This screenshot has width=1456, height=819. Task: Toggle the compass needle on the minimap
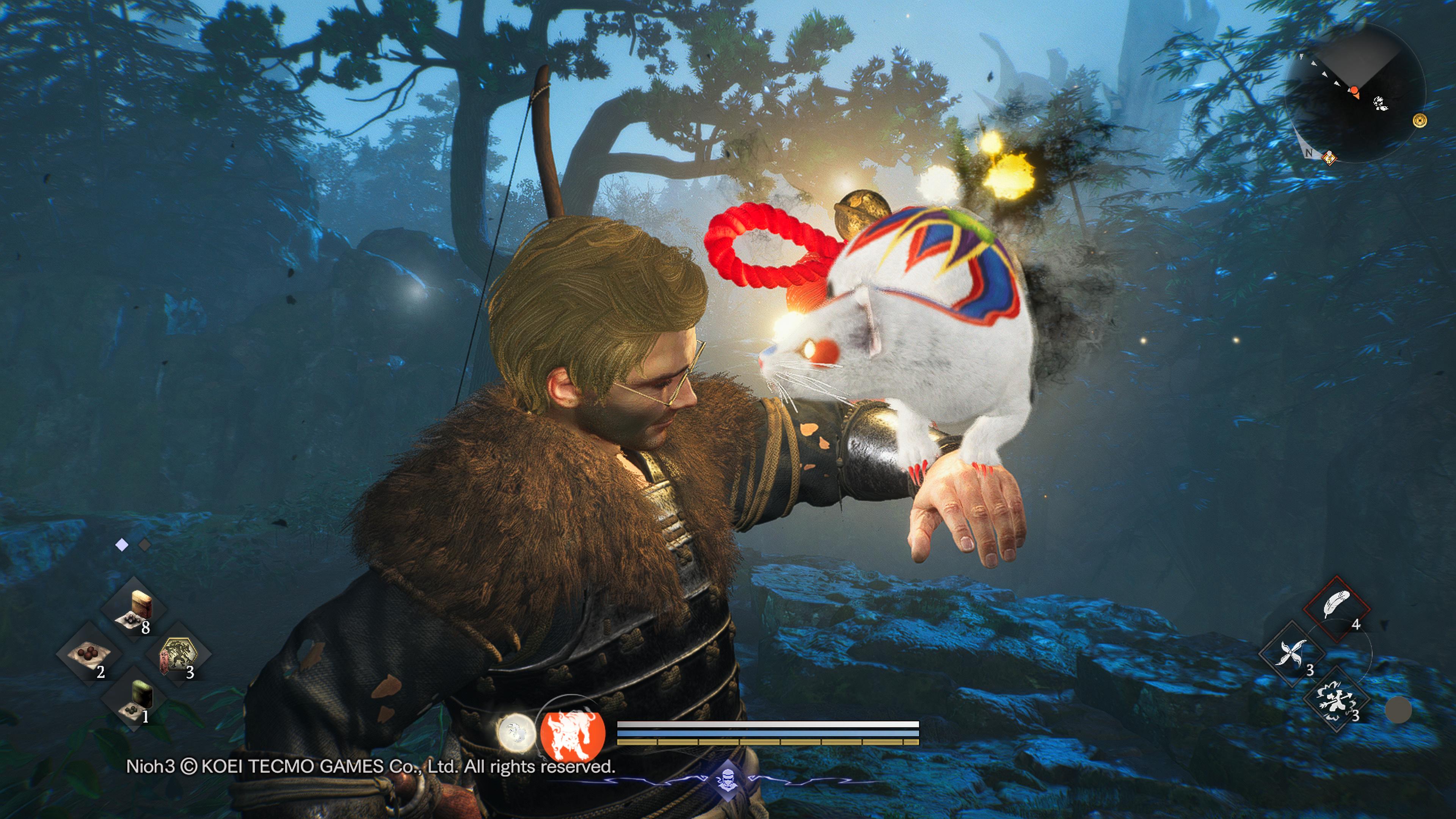[1354, 91]
